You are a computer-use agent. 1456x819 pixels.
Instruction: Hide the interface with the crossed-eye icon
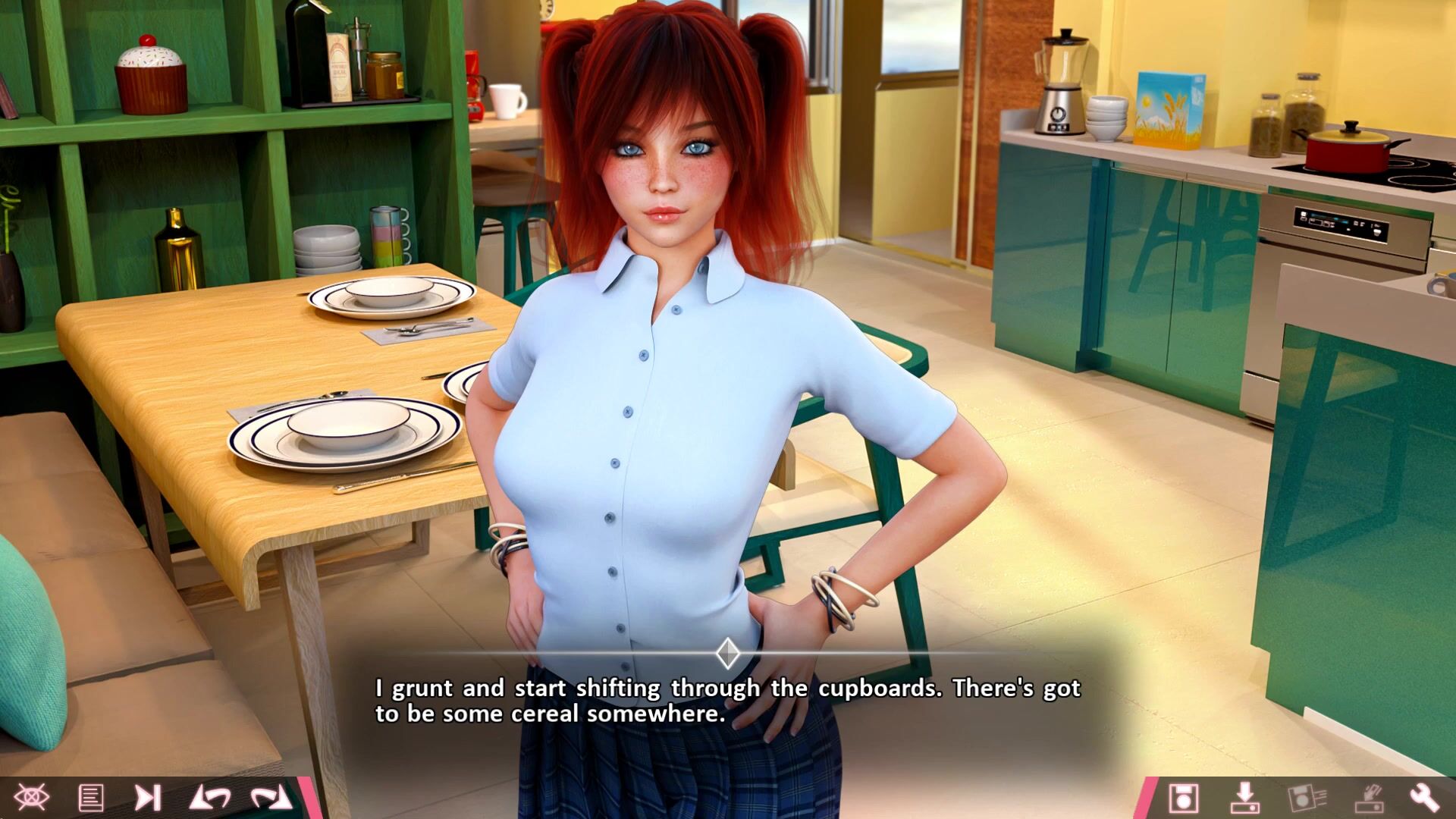coord(31,797)
